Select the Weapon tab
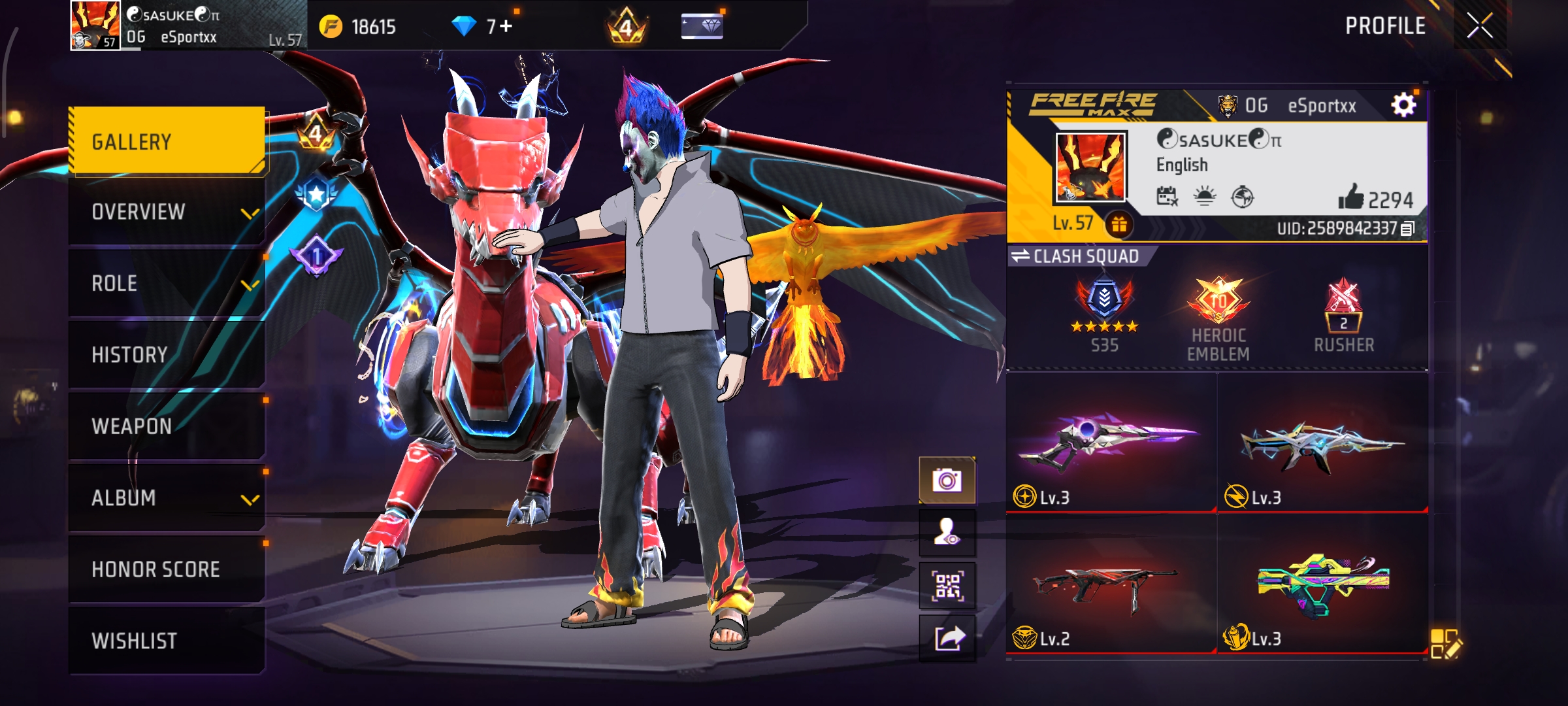The width and height of the screenshot is (1568, 706). click(x=167, y=426)
